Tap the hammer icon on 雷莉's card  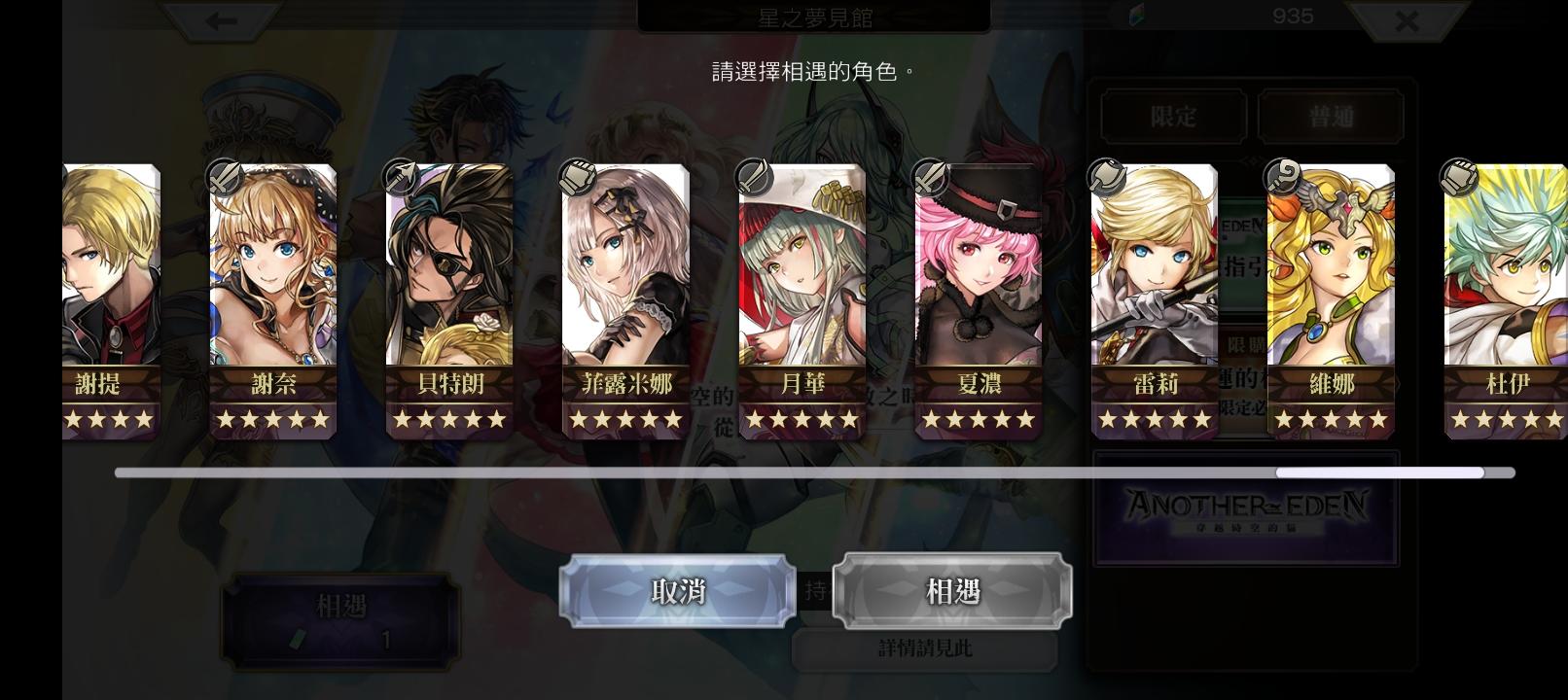click(1104, 174)
